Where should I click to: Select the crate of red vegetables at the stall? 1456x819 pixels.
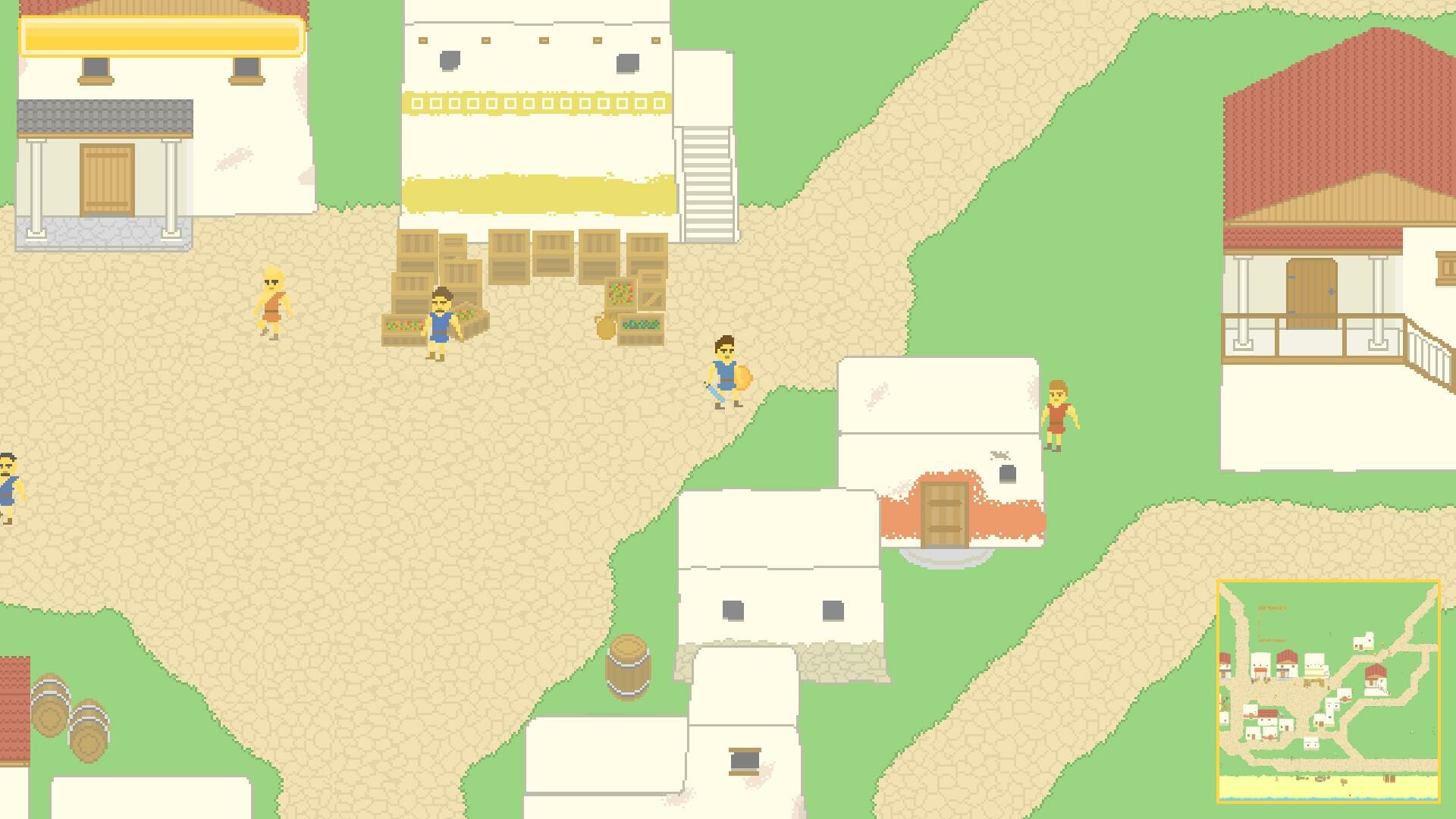pos(404,326)
